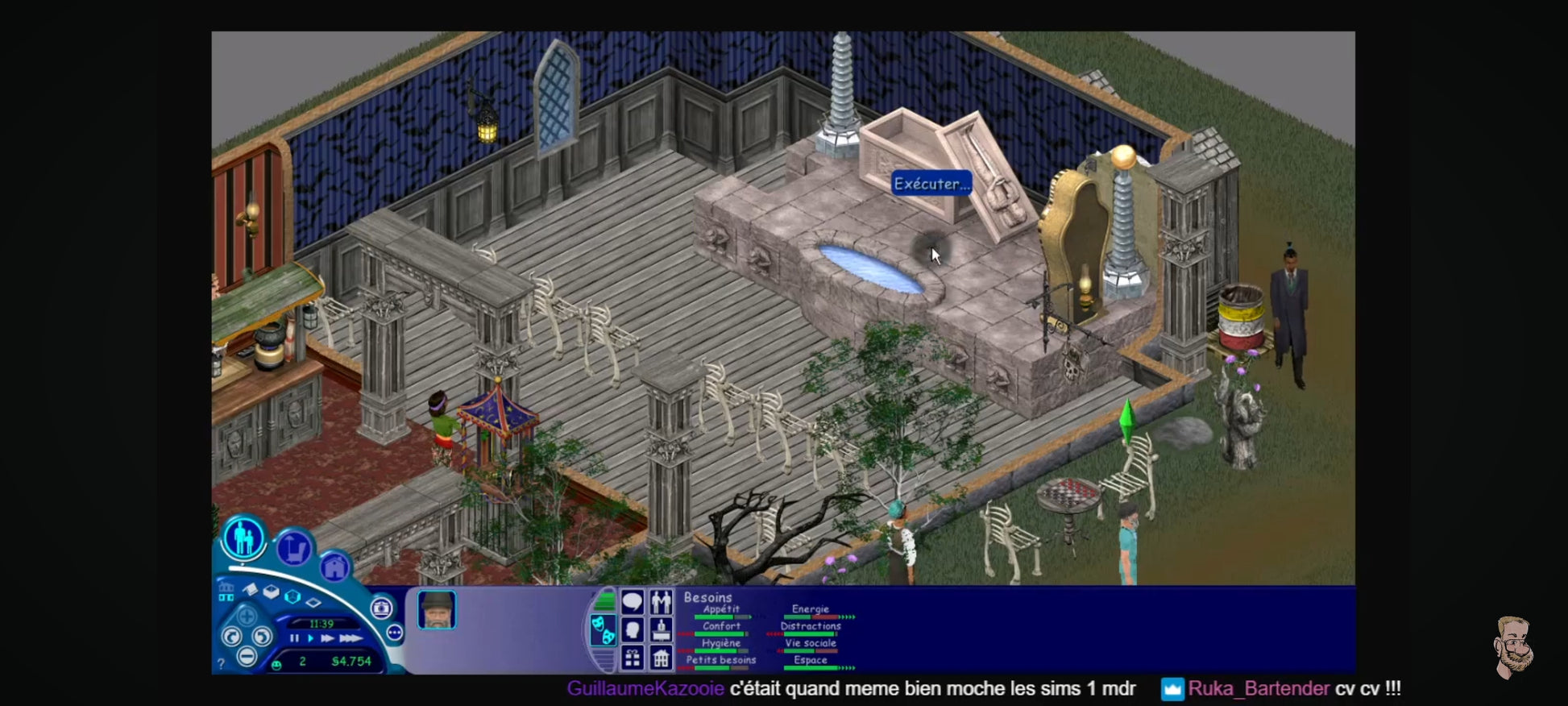Set game speed to normal play

[x=310, y=638]
